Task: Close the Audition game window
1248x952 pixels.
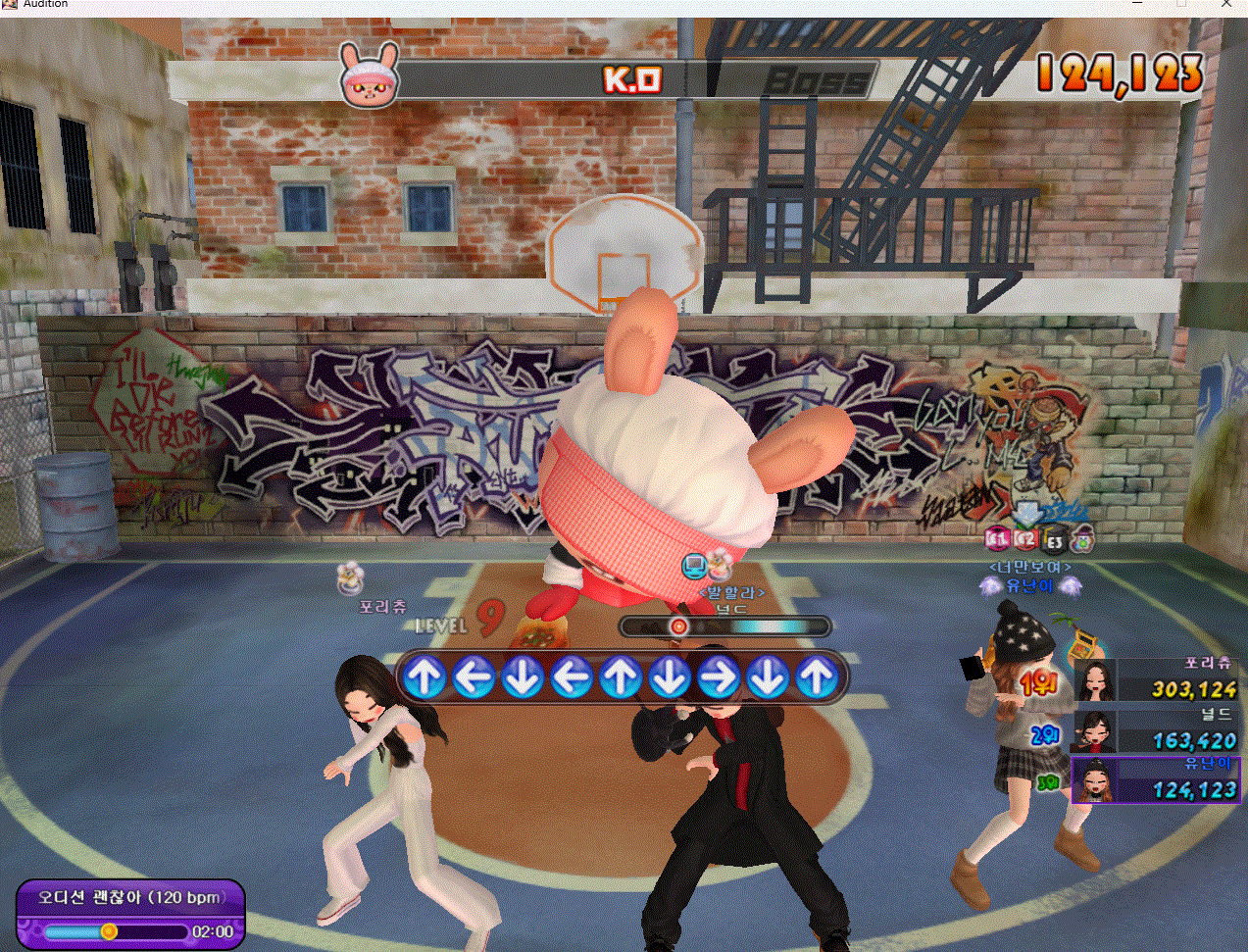Action: (x=1226, y=4)
